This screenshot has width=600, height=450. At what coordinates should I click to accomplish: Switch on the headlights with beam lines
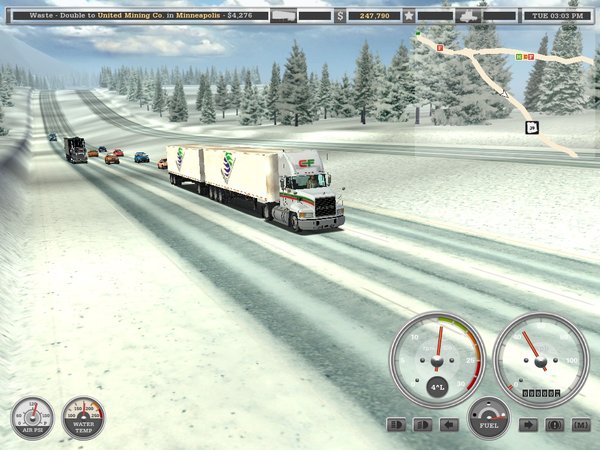coord(395,424)
